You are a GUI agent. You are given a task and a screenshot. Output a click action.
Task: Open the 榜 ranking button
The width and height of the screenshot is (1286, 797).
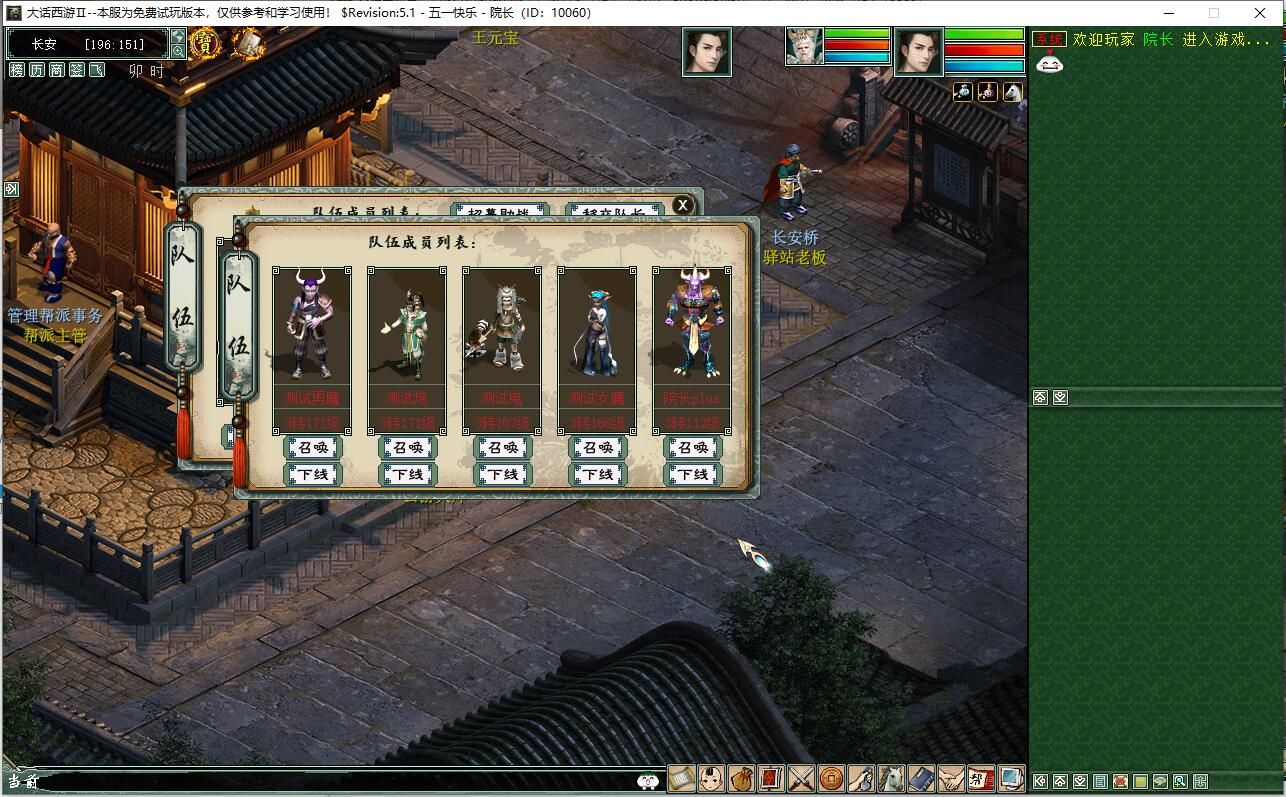17,70
